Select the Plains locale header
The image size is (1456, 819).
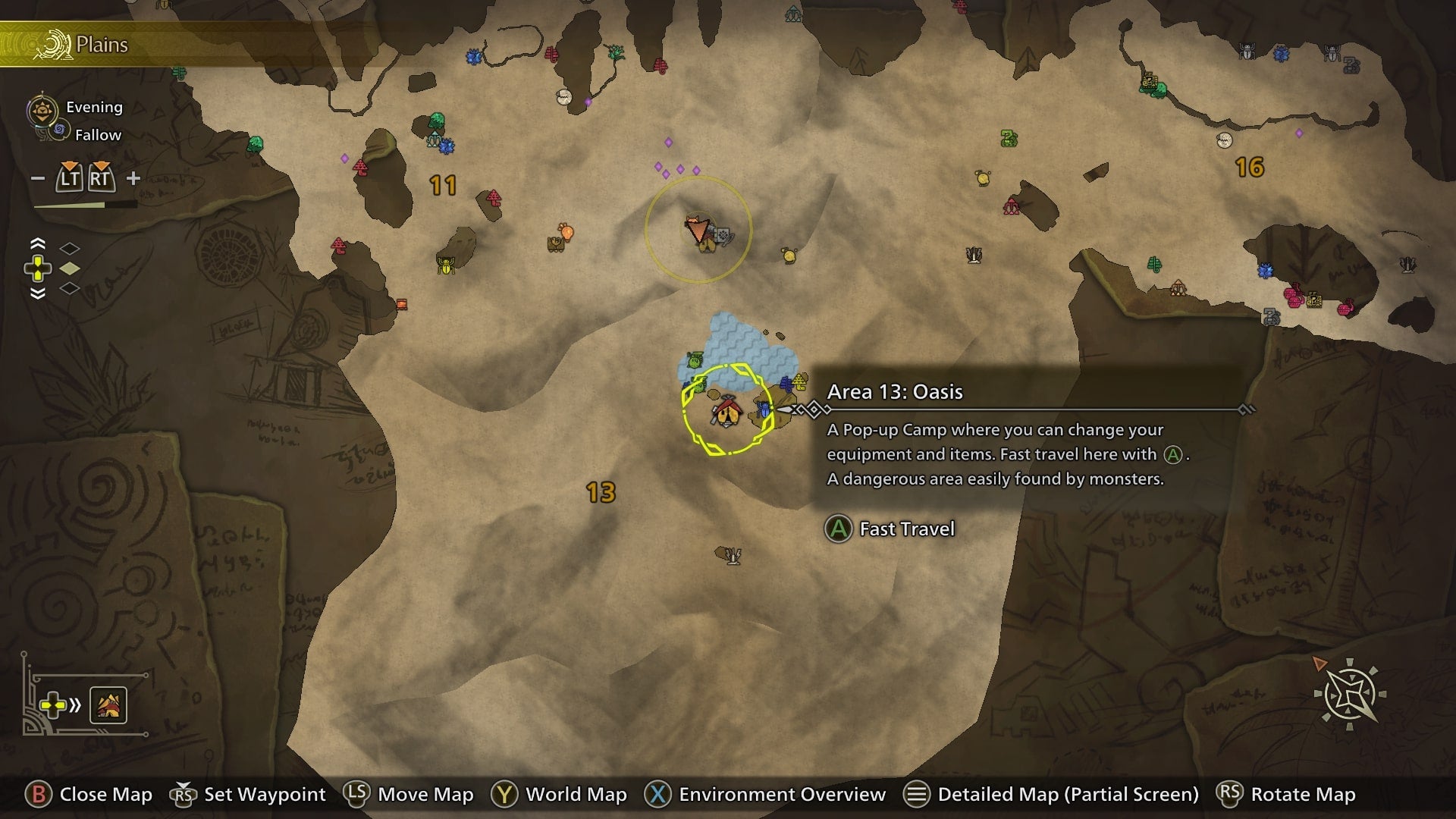102,45
